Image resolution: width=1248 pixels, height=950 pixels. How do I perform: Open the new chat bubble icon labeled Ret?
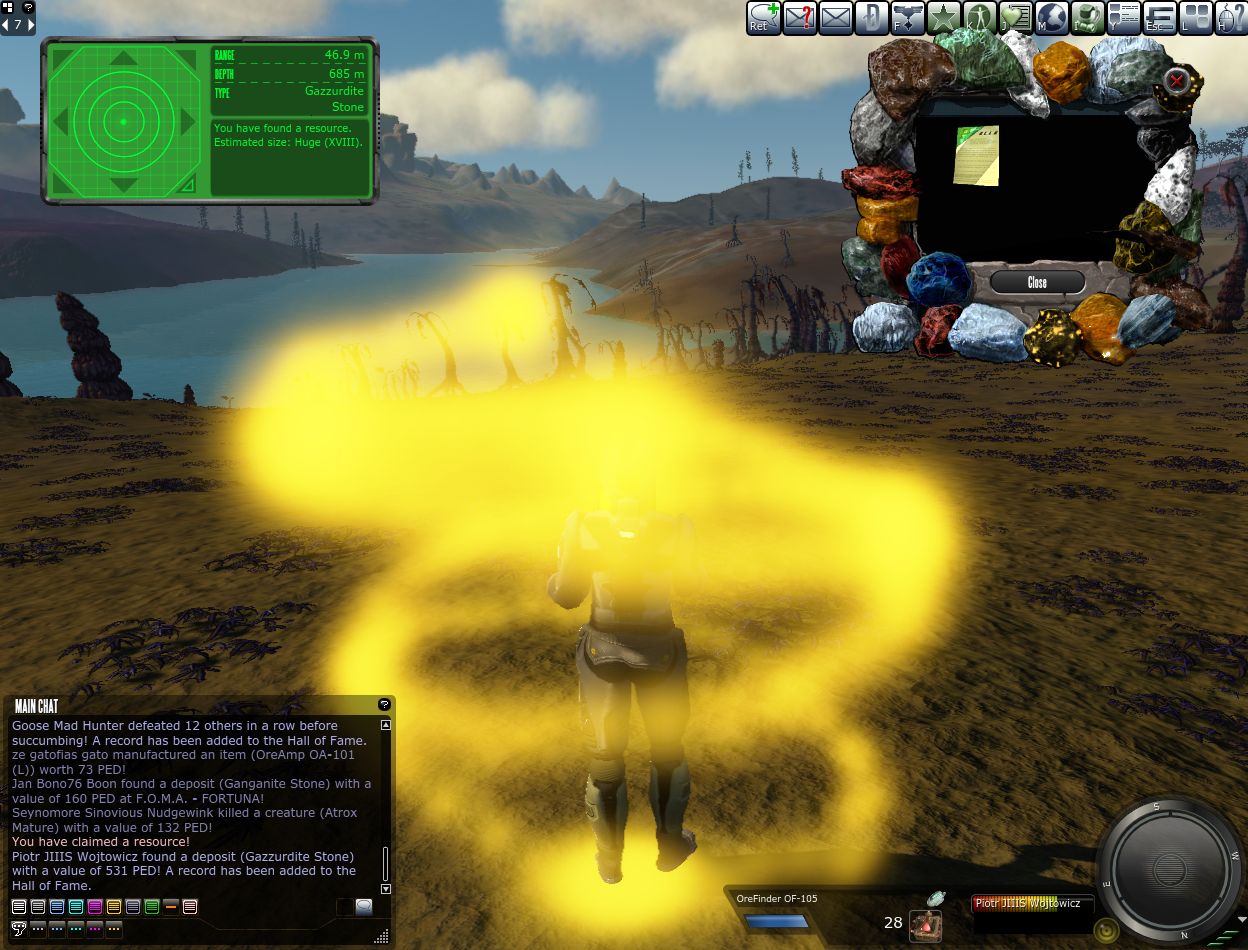click(x=763, y=18)
